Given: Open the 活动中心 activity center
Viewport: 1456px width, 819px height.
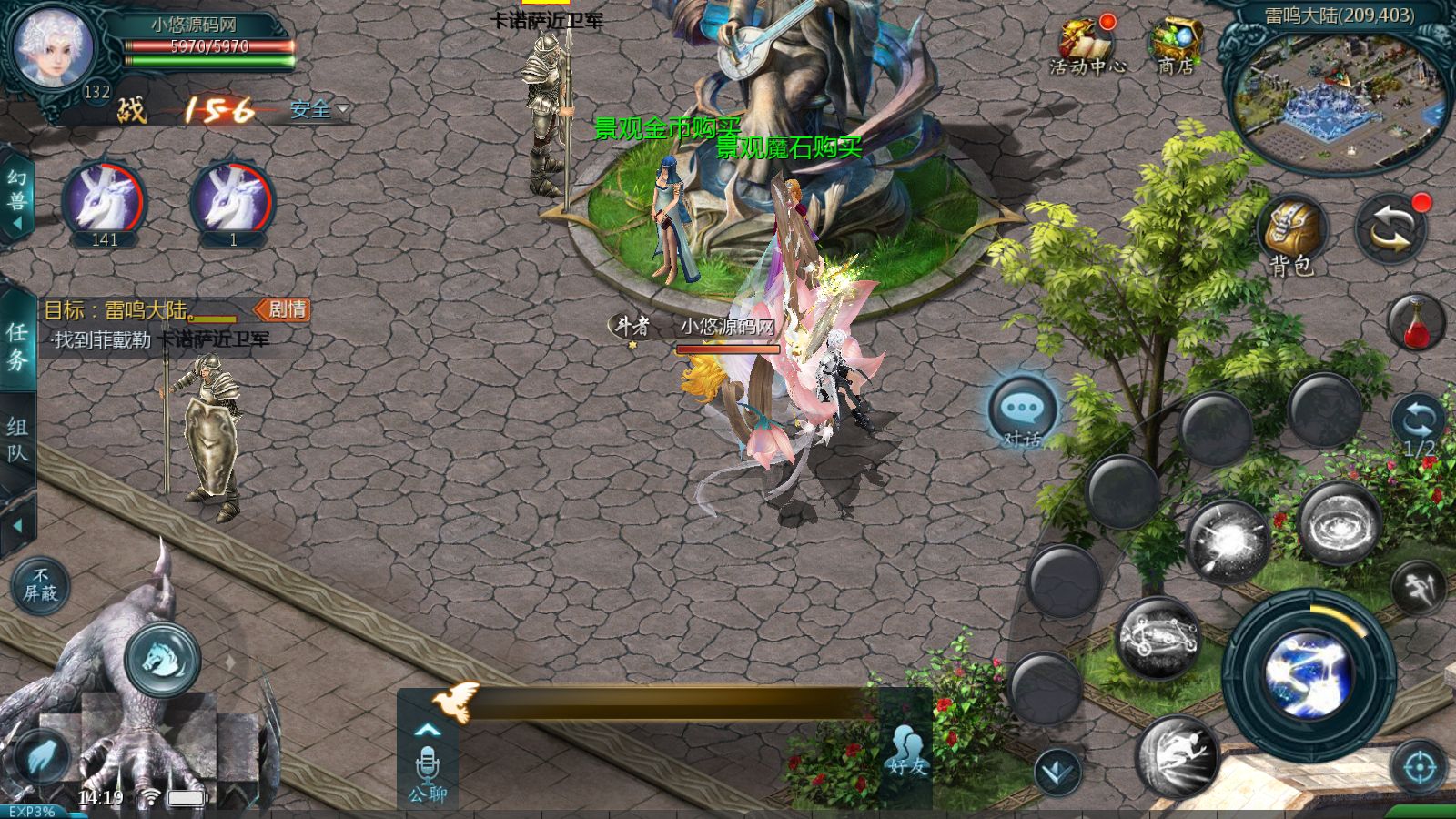Looking at the screenshot, I should click(x=1087, y=45).
